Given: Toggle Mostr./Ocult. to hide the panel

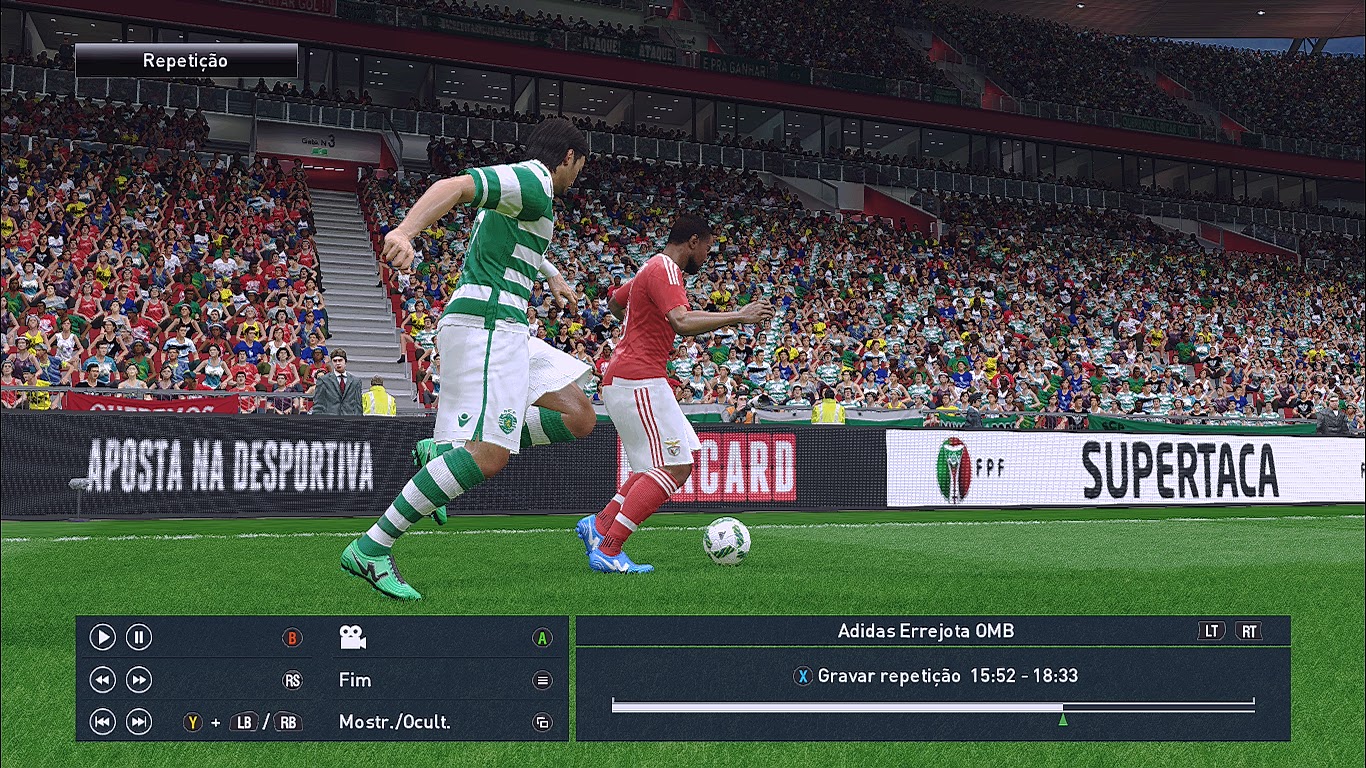Looking at the screenshot, I should coord(394,722).
